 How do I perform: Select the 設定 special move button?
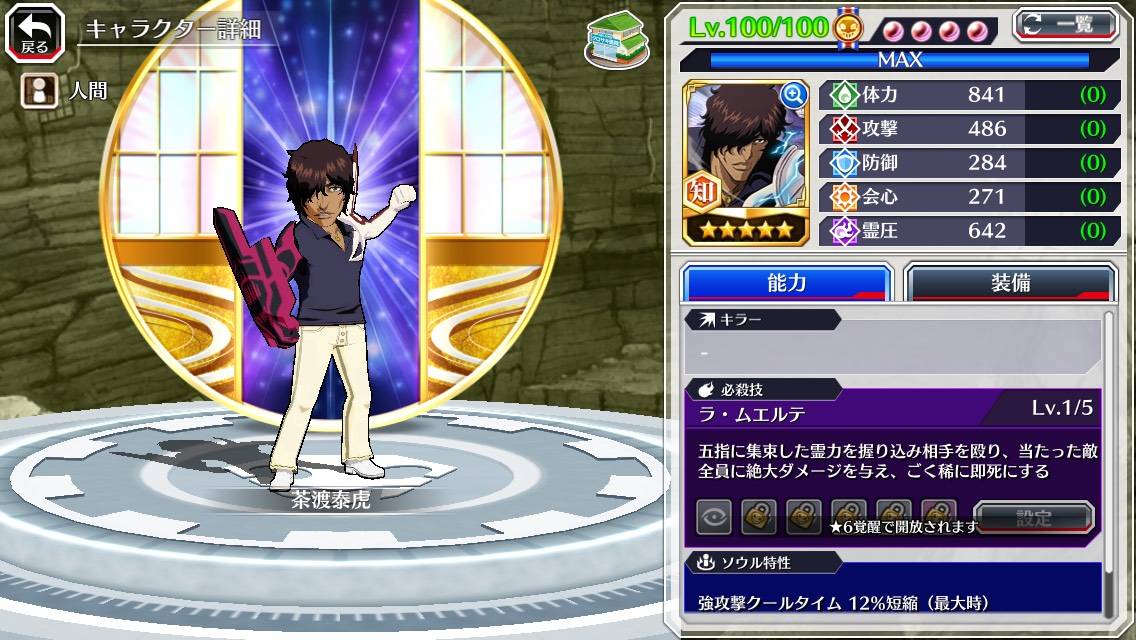[x=1034, y=517]
